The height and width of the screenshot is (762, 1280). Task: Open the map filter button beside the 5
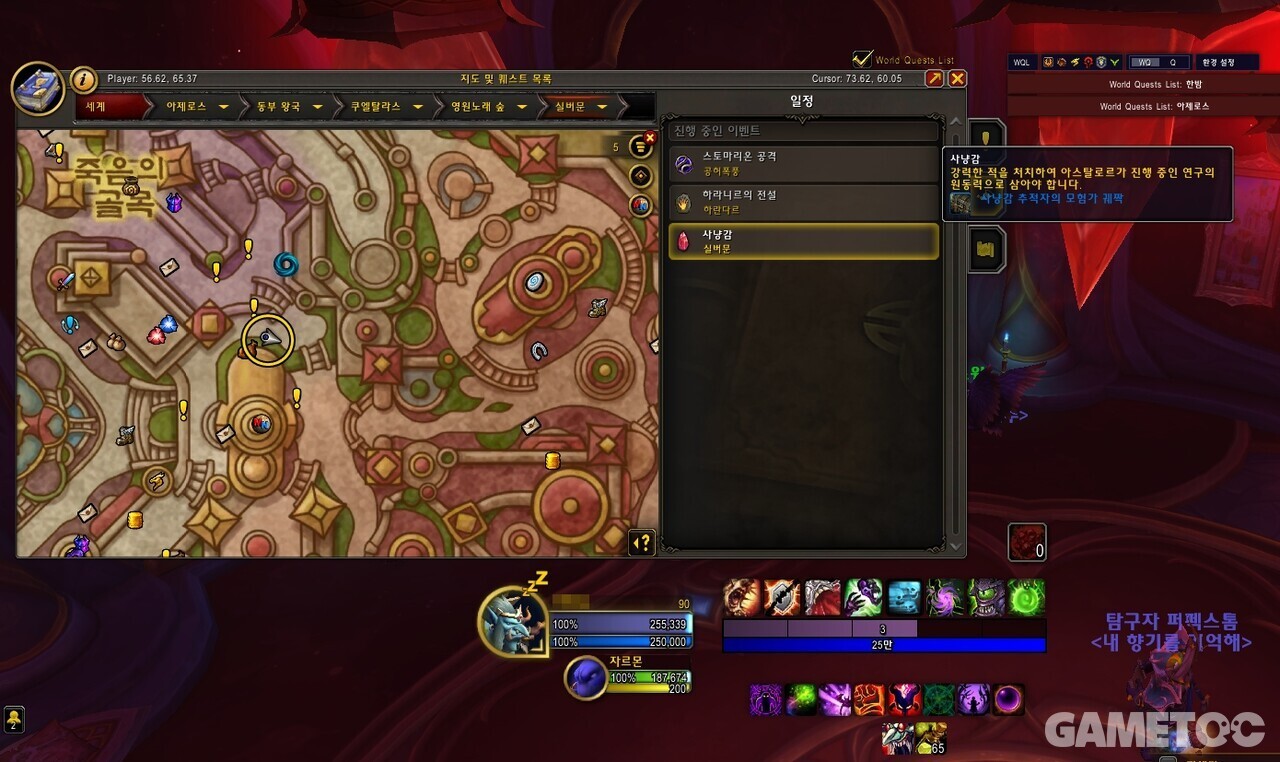[640, 146]
